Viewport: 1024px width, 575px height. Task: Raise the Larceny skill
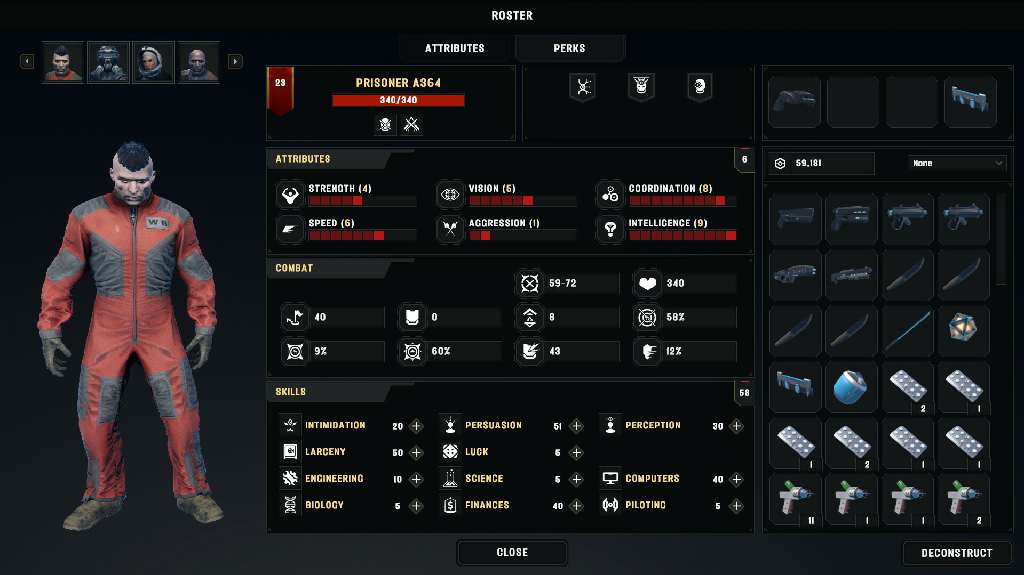point(416,453)
